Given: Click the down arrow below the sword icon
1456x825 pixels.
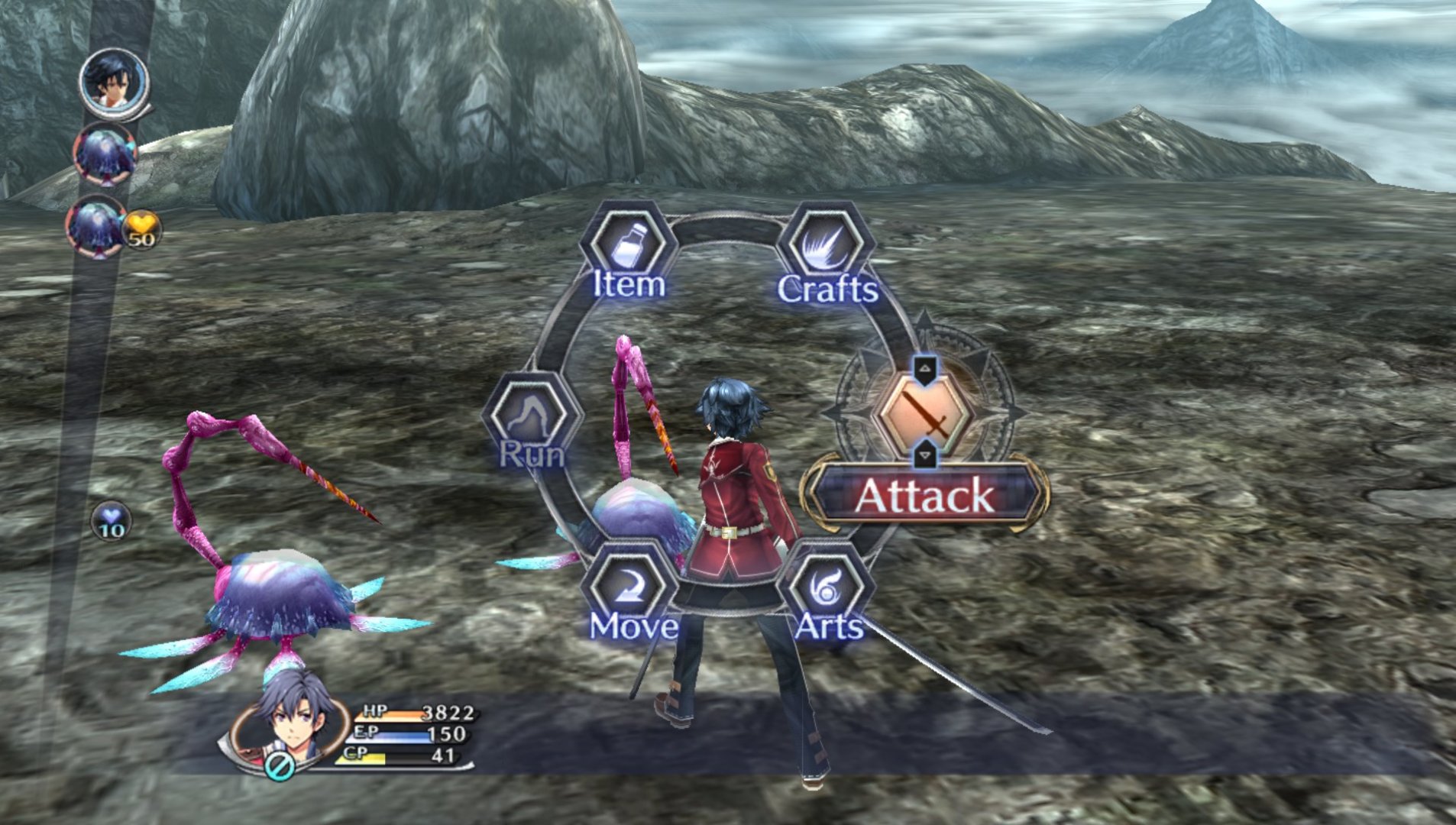Looking at the screenshot, I should coord(925,455).
